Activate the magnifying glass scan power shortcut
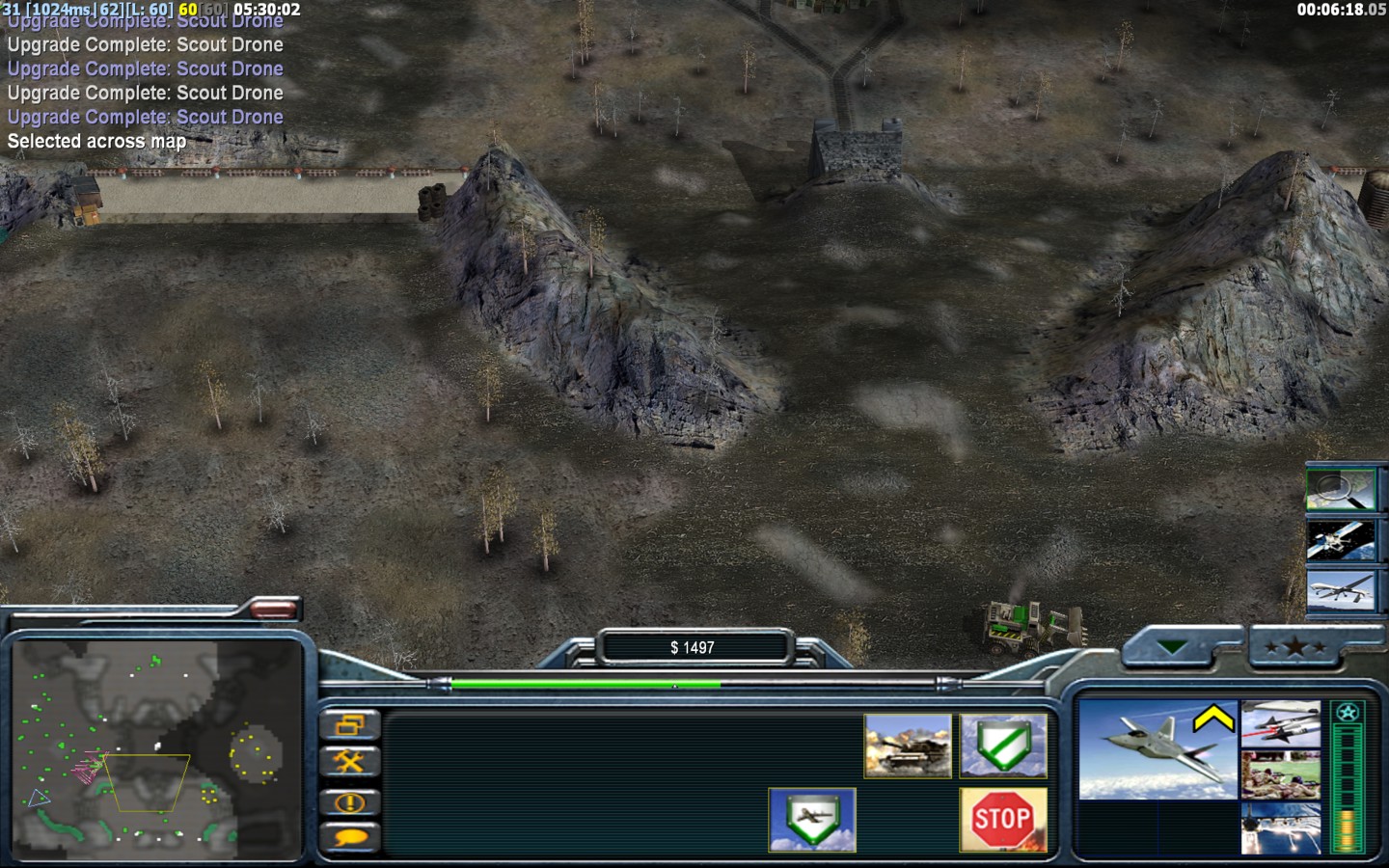 [1340, 489]
